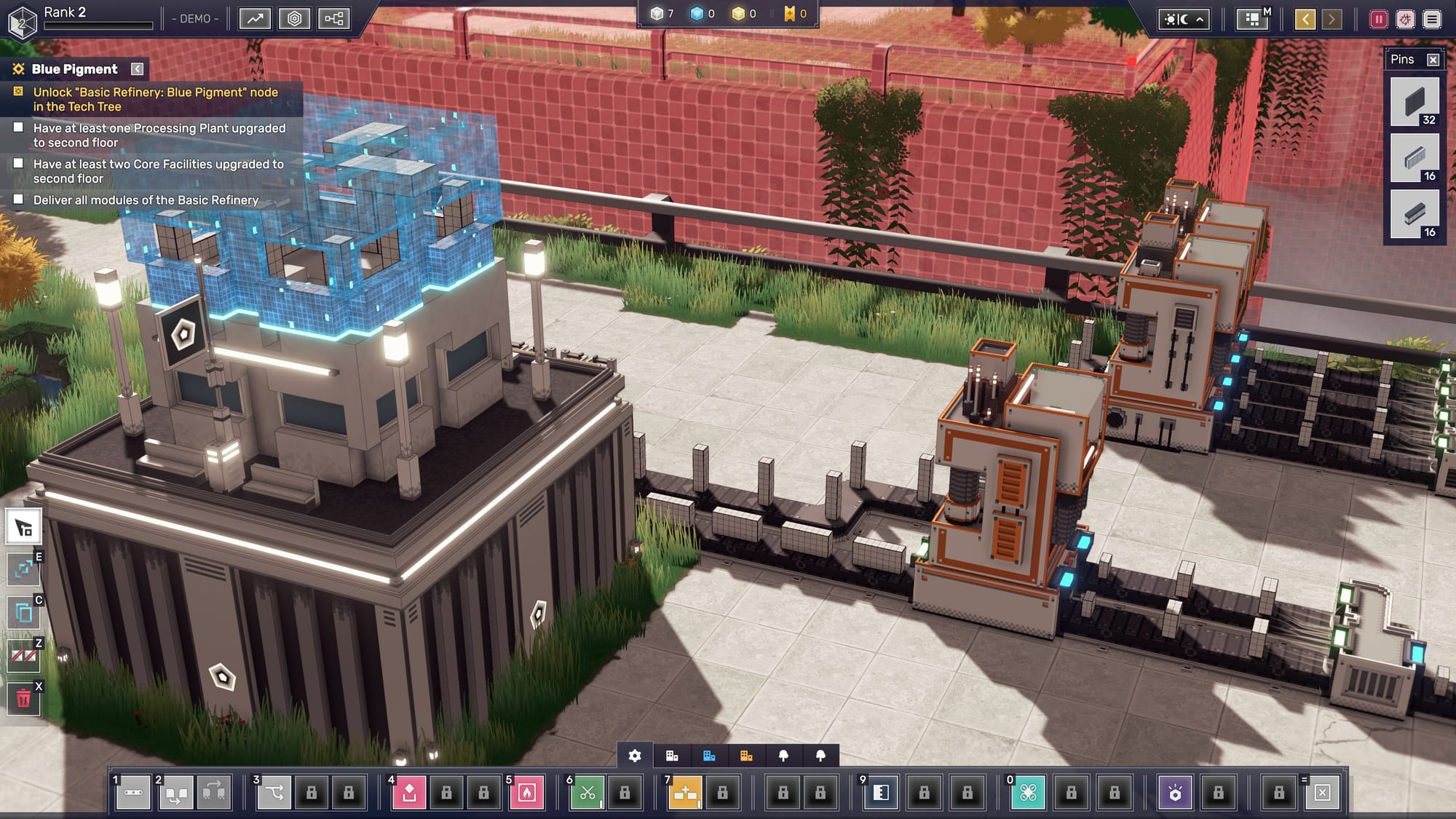The image size is (1456, 819).
Task: Close the Pins panel
Action: (x=1433, y=60)
